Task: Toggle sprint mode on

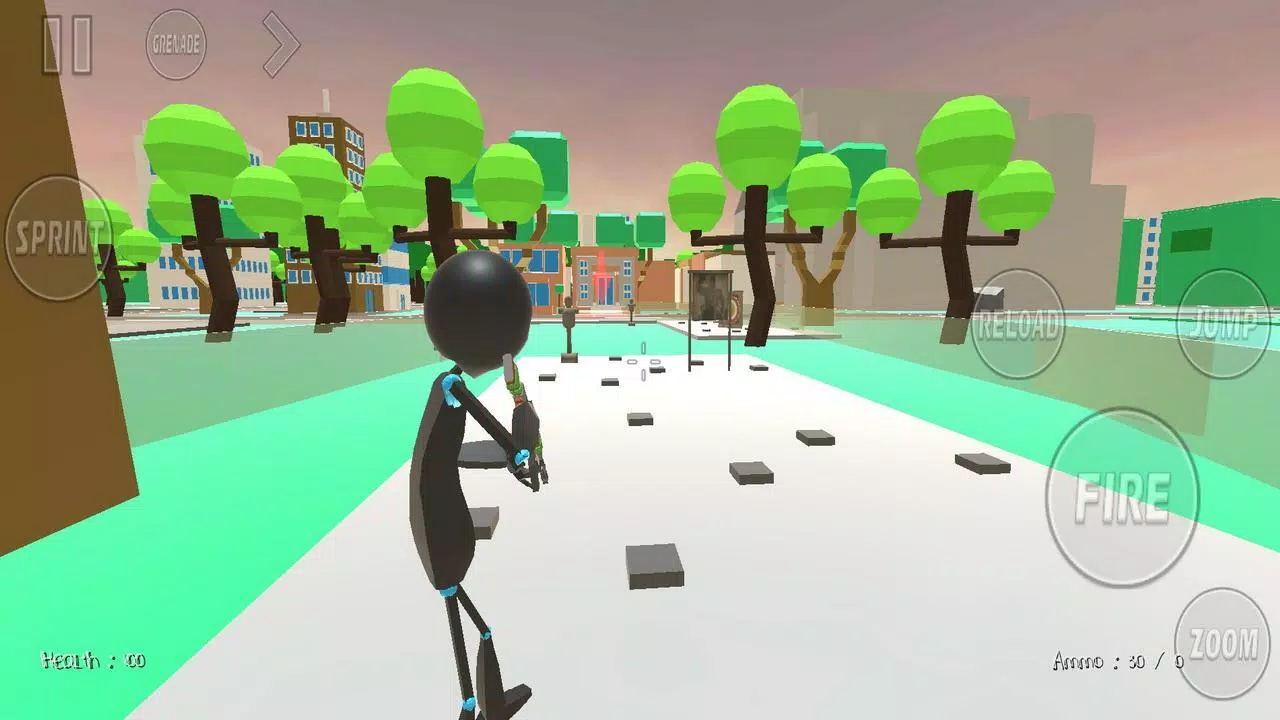Action: tap(57, 240)
